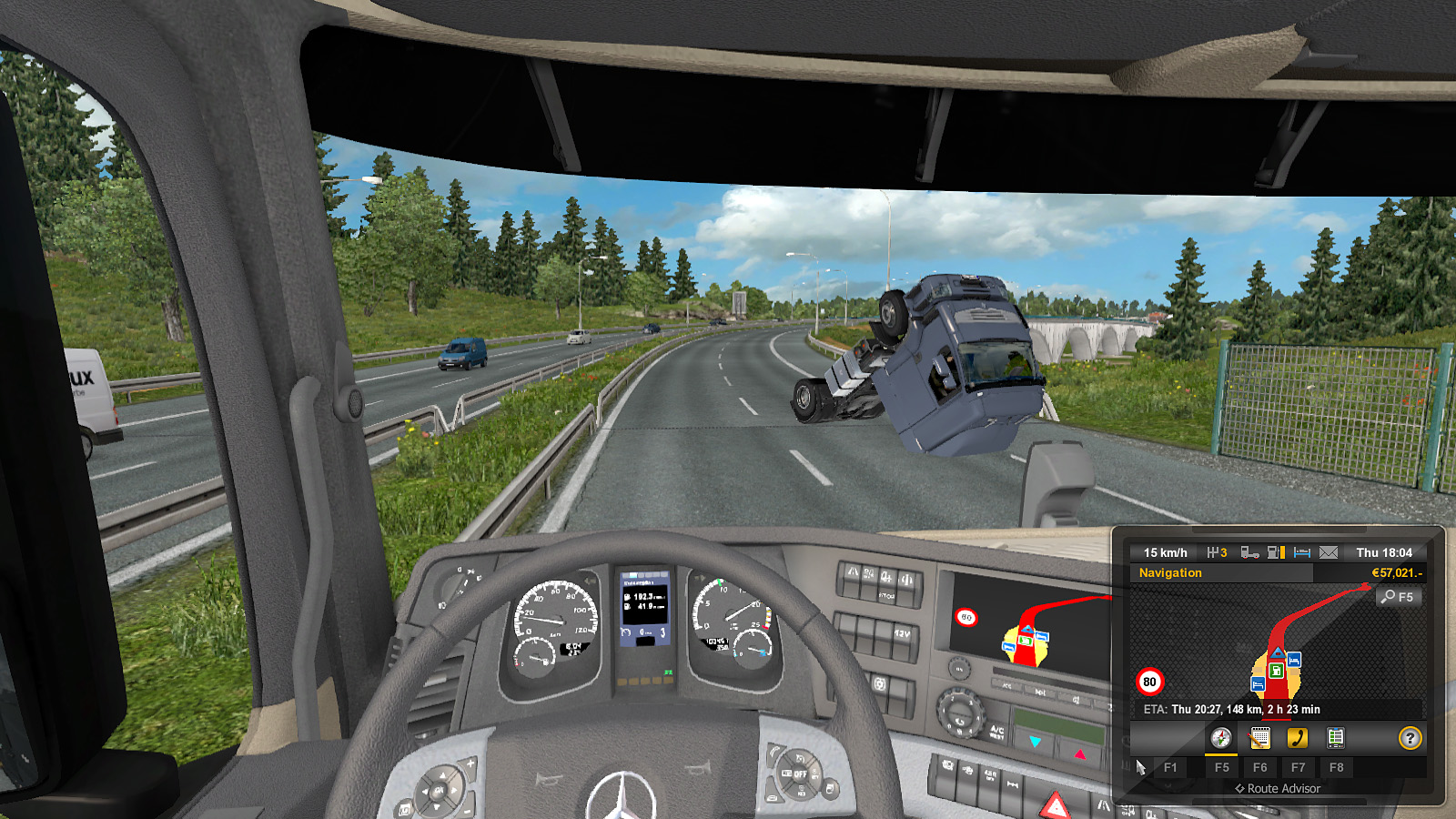Screen dimensions: 1456x819
Task: Click the magnifier map zoom button
Action: click(1397, 597)
